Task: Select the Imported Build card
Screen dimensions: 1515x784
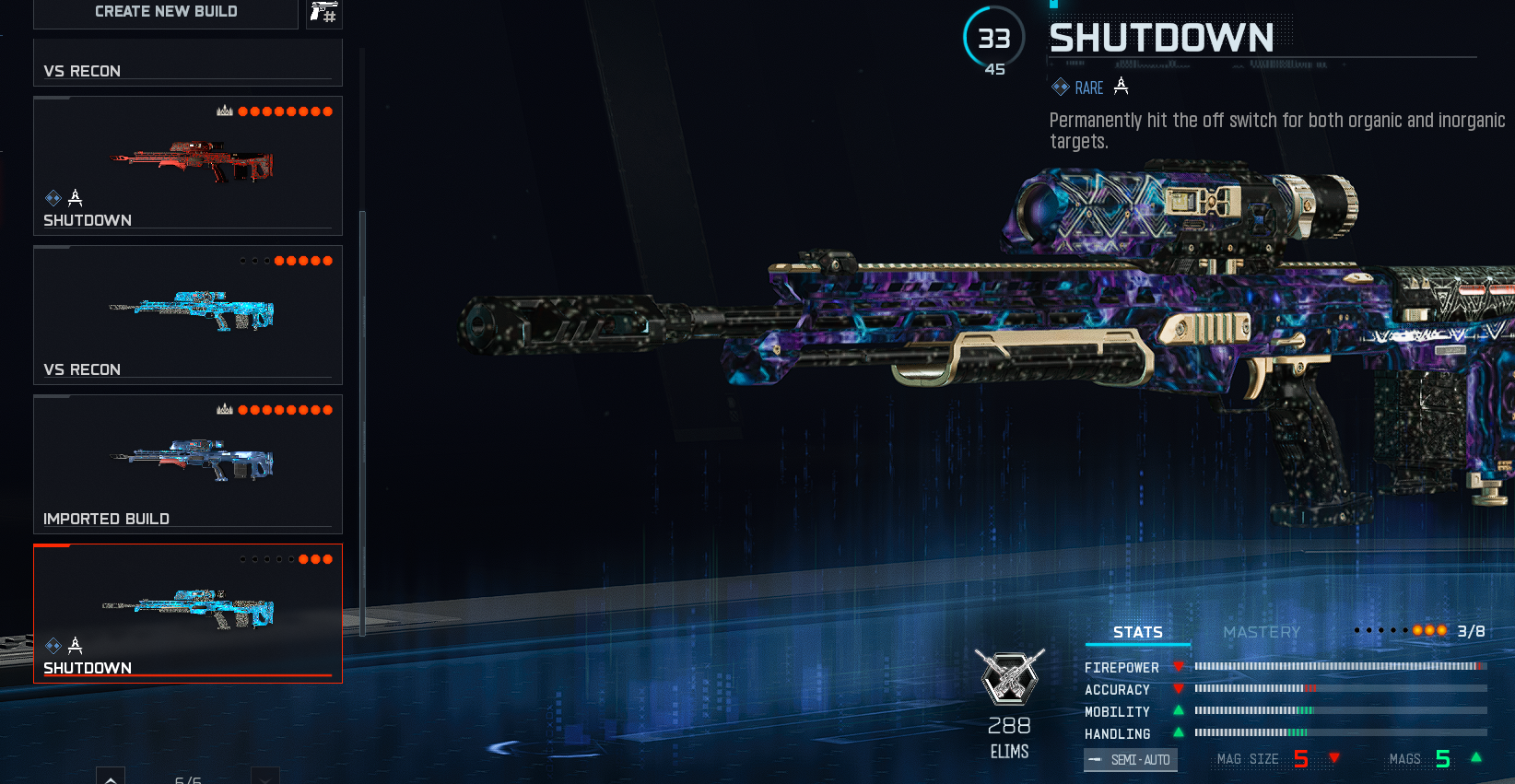Action: click(188, 464)
